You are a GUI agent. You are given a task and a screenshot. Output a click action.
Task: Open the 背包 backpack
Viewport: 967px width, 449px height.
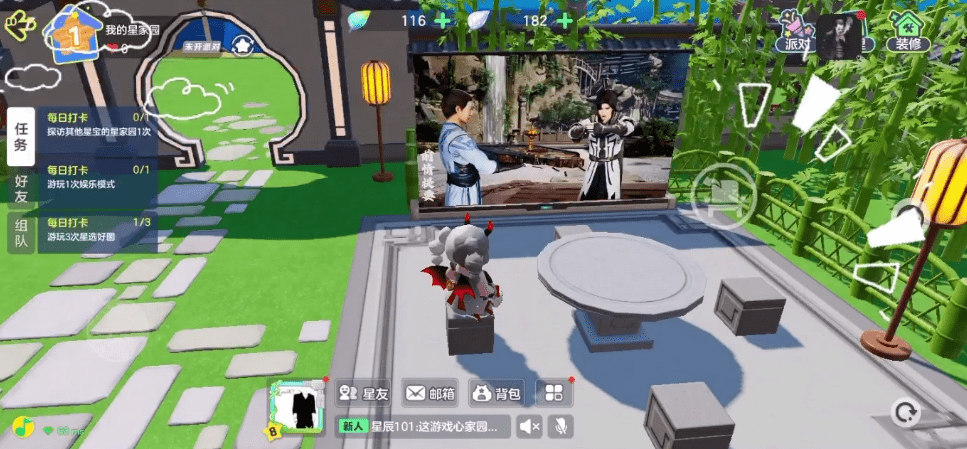pyautogui.click(x=496, y=393)
